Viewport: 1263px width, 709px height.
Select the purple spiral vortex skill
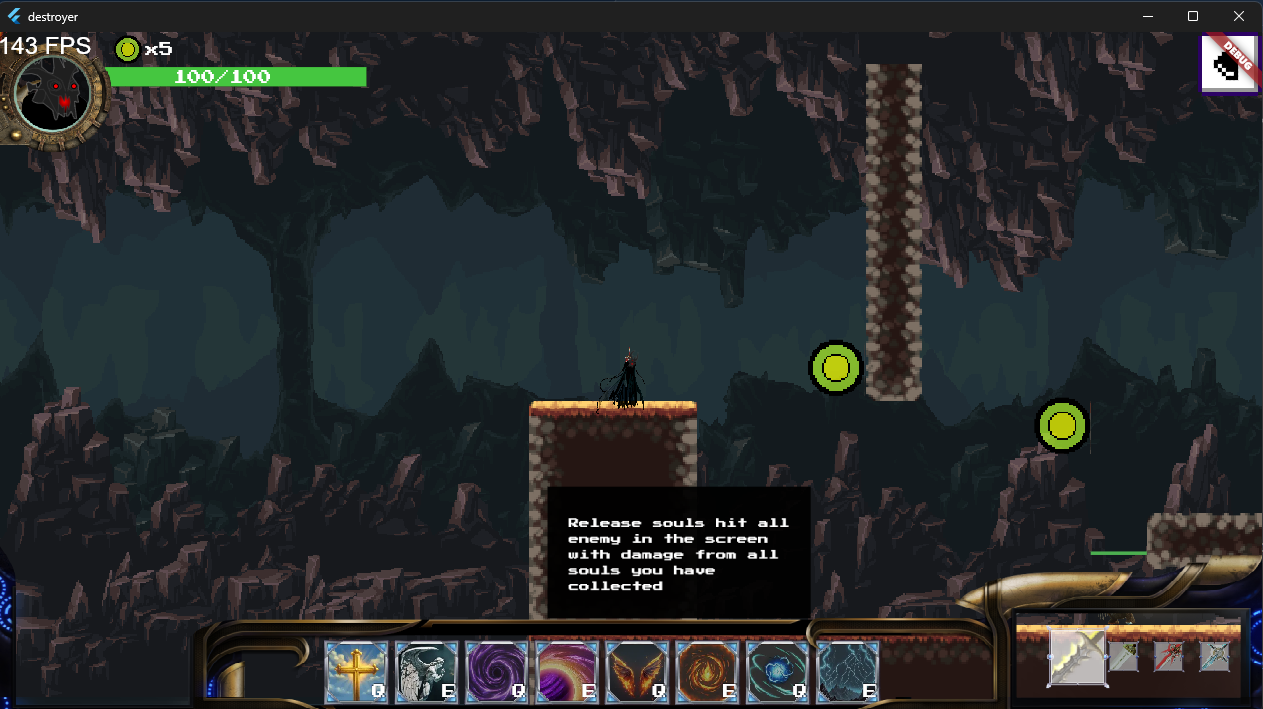pos(497,672)
